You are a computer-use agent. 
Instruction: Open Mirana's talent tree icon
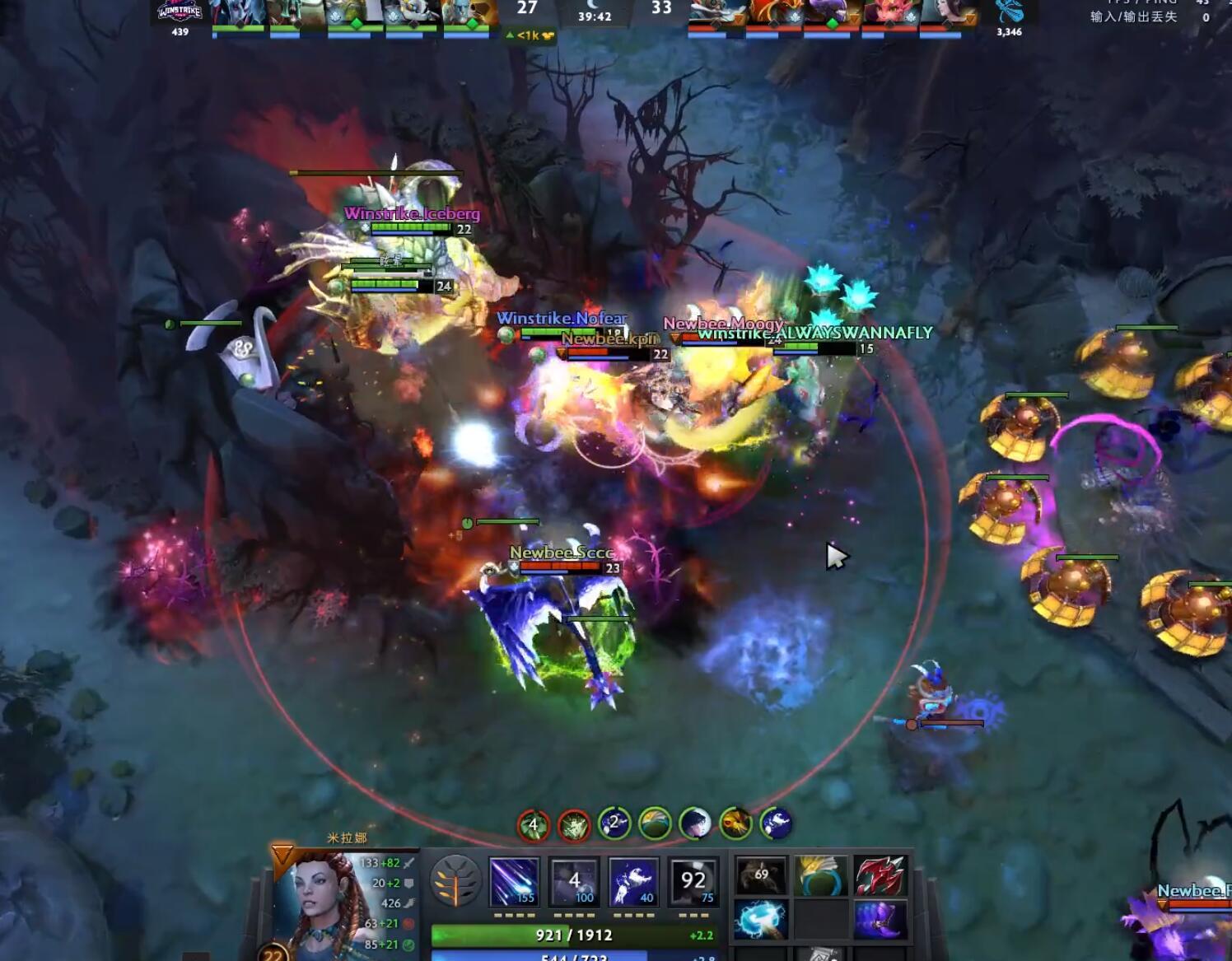pyautogui.click(x=455, y=882)
